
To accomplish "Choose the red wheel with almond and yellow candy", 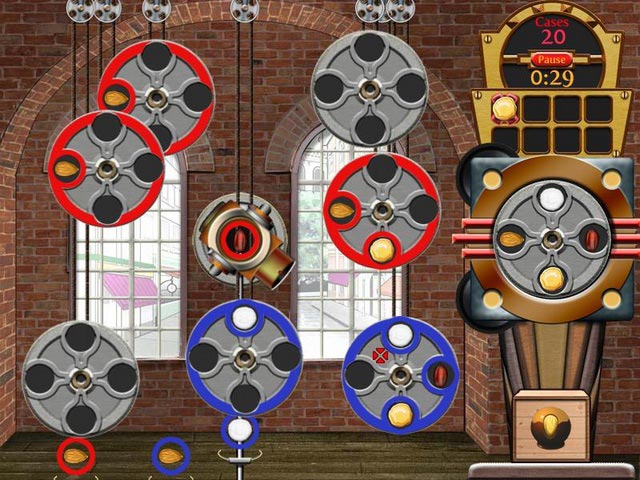I will coord(381,212).
